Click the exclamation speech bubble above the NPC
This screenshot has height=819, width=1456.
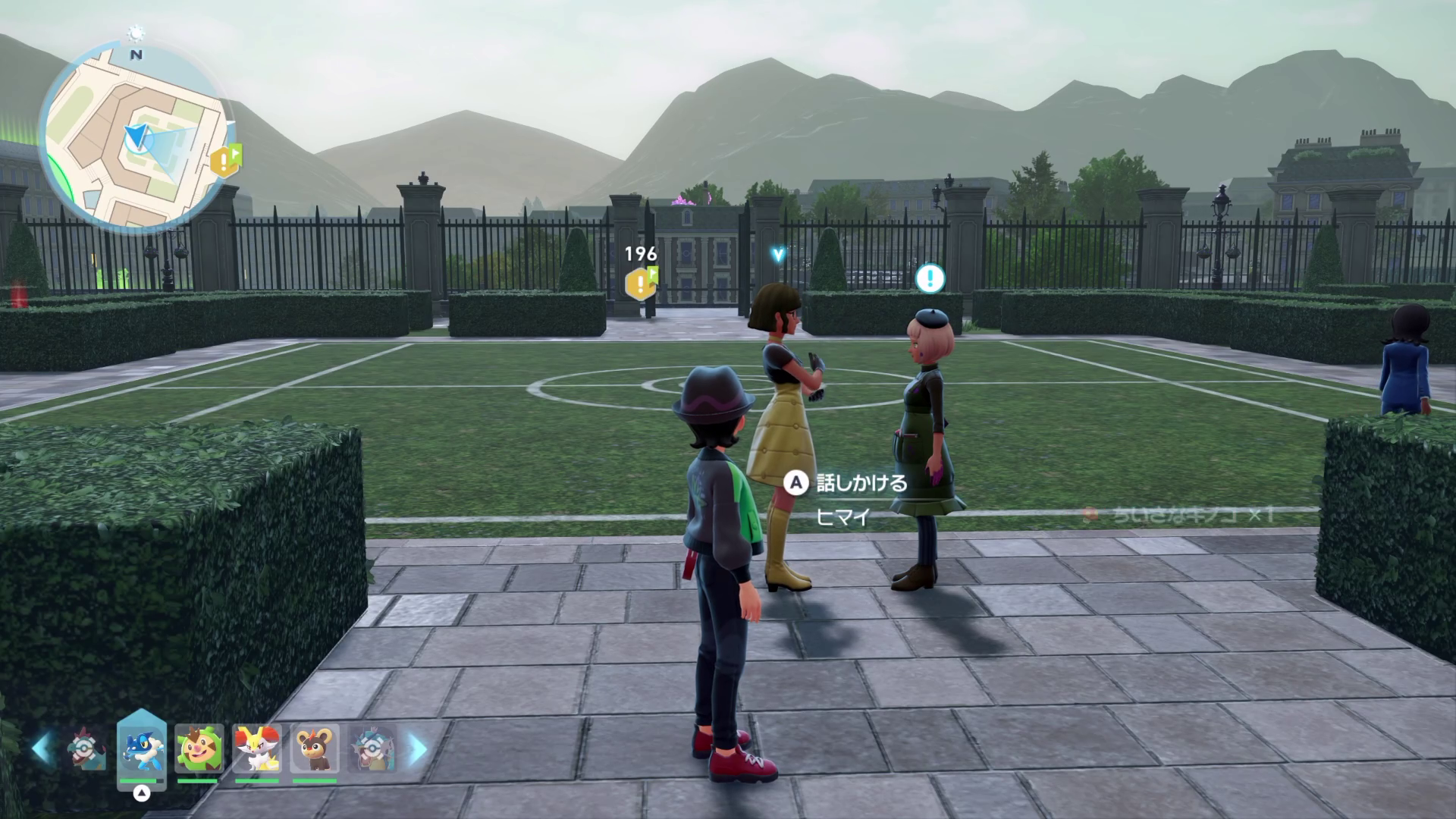pyautogui.click(x=930, y=279)
